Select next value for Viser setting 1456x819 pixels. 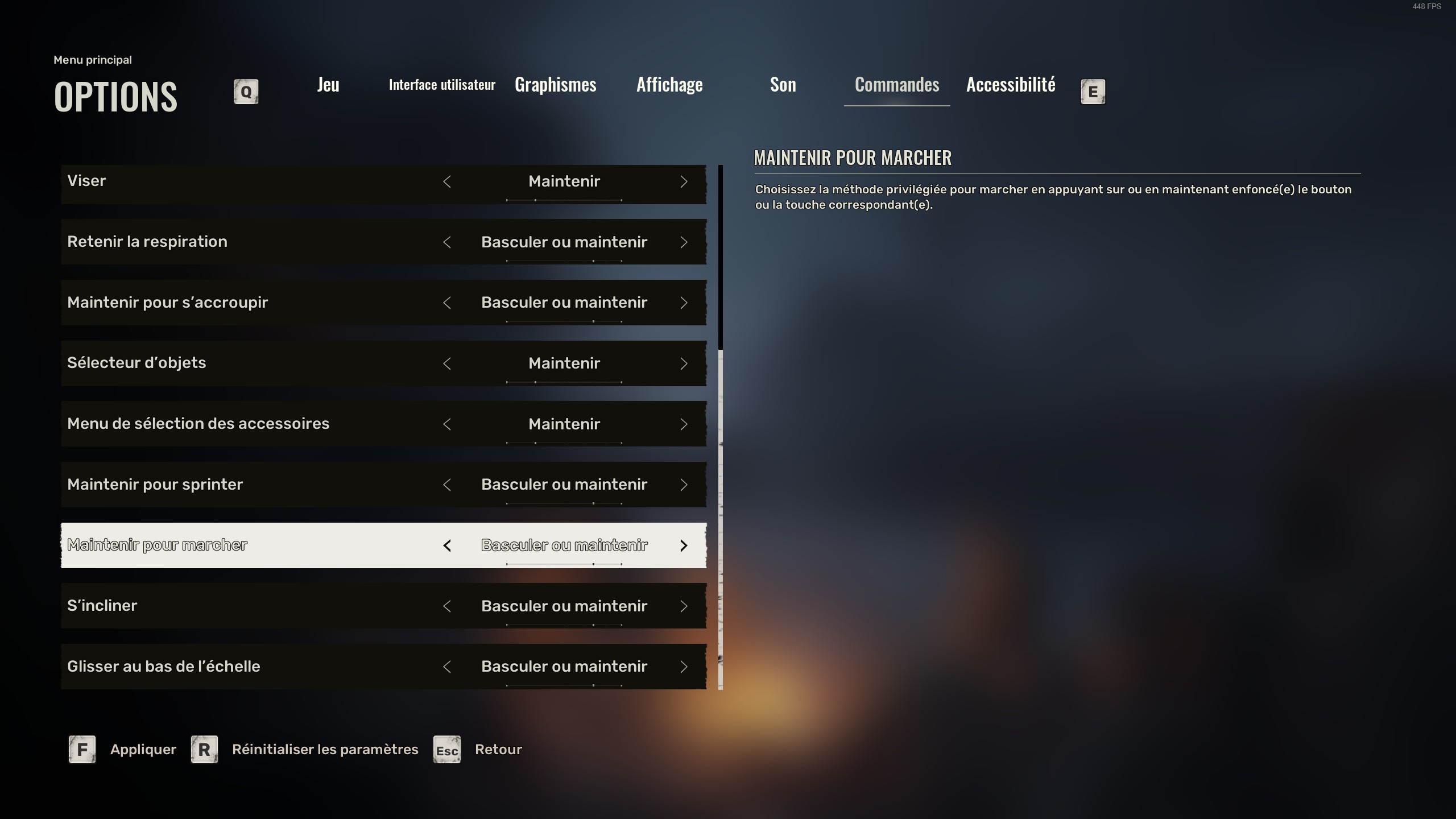684,181
